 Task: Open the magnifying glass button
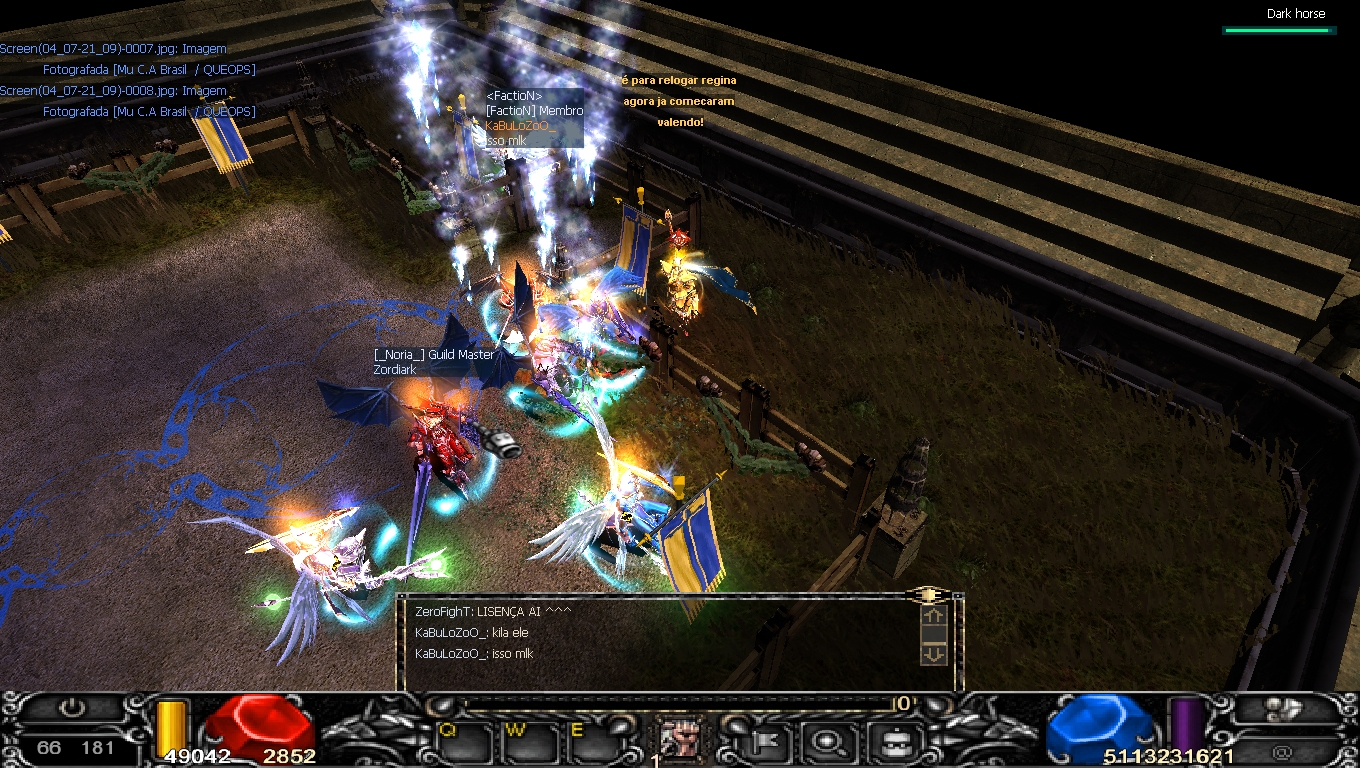pos(829,741)
